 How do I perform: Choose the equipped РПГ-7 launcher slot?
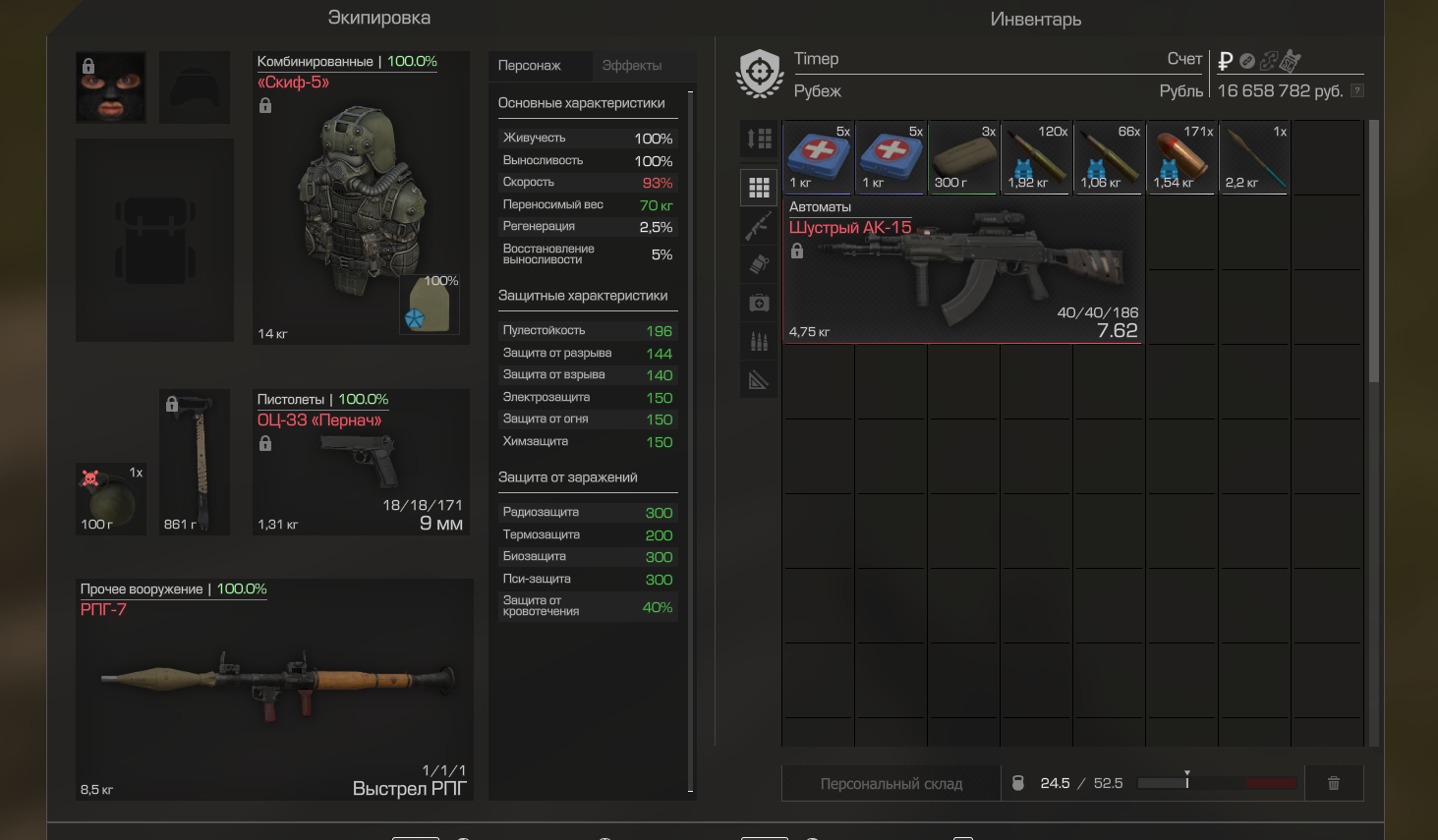tap(274, 688)
